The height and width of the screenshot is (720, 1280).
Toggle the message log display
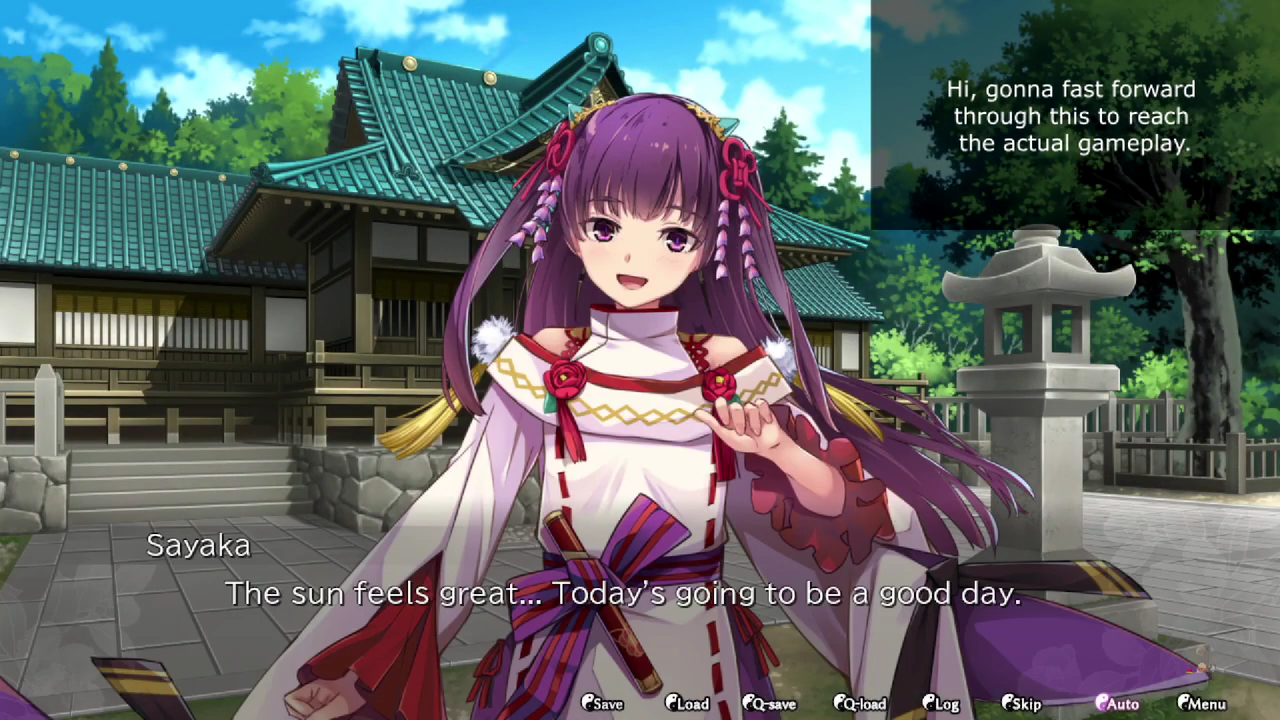pos(938,704)
